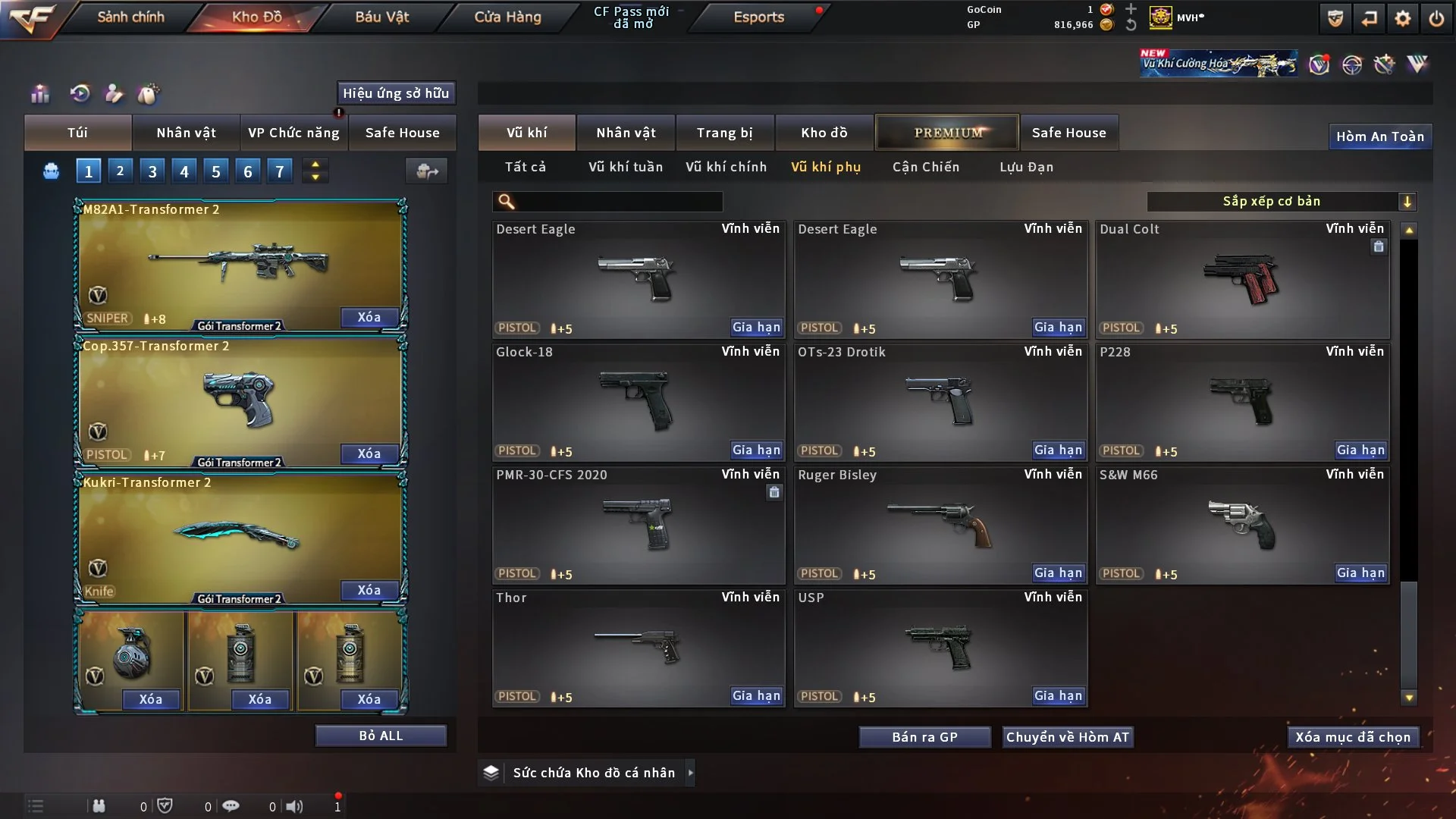Extend the Glock-18 with Gia hạn
This screenshot has width=1456, height=819.
756,450
